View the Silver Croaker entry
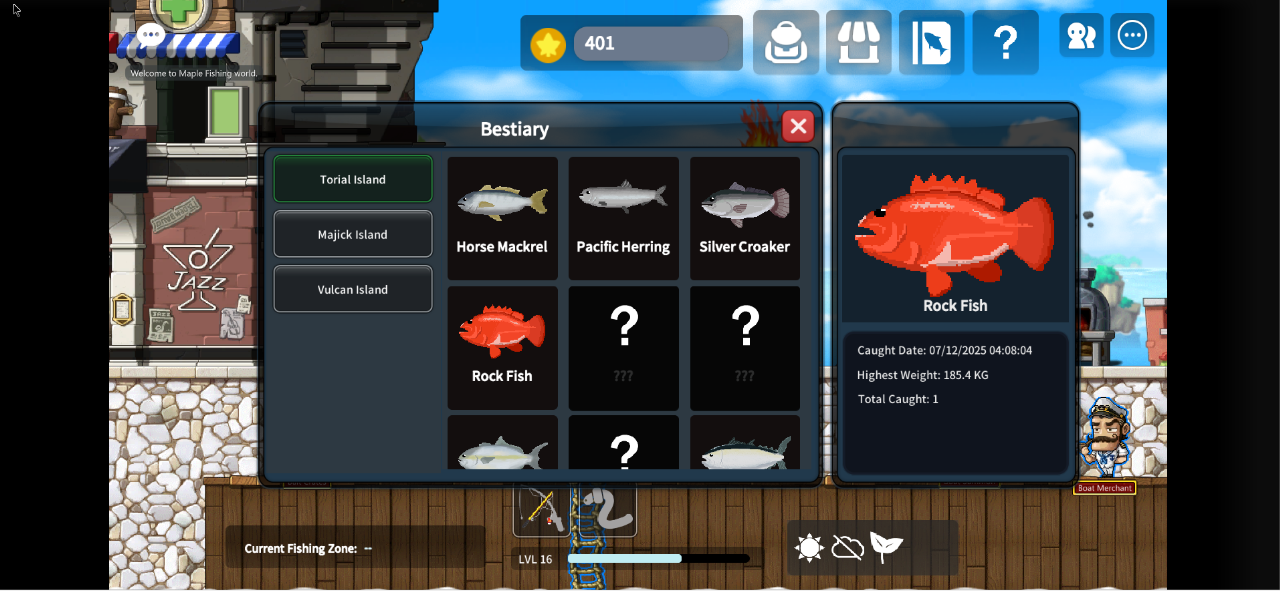This screenshot has height=591, width=1280. [x=744, y=218]
